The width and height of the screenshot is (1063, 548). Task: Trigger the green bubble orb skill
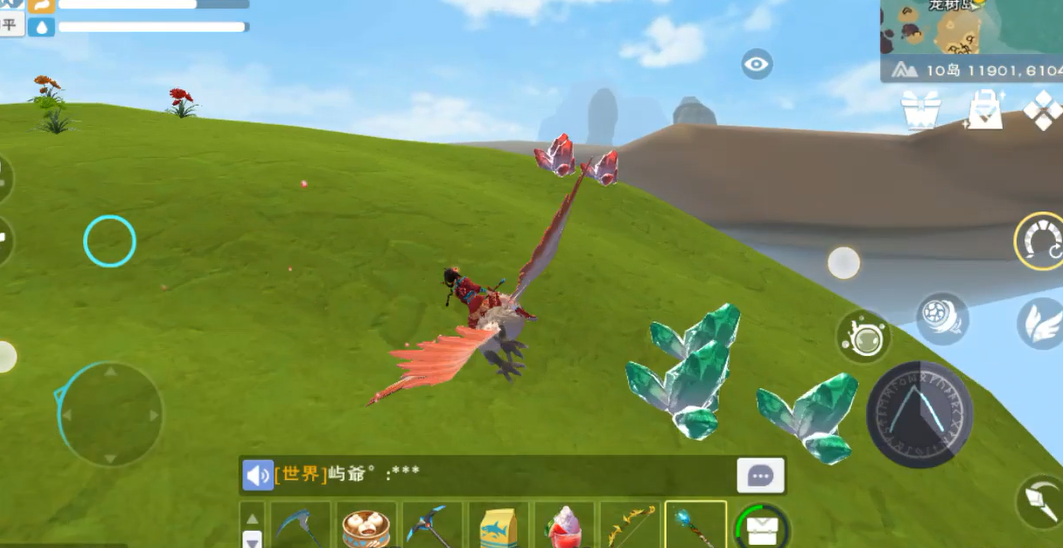coord(863,336)
